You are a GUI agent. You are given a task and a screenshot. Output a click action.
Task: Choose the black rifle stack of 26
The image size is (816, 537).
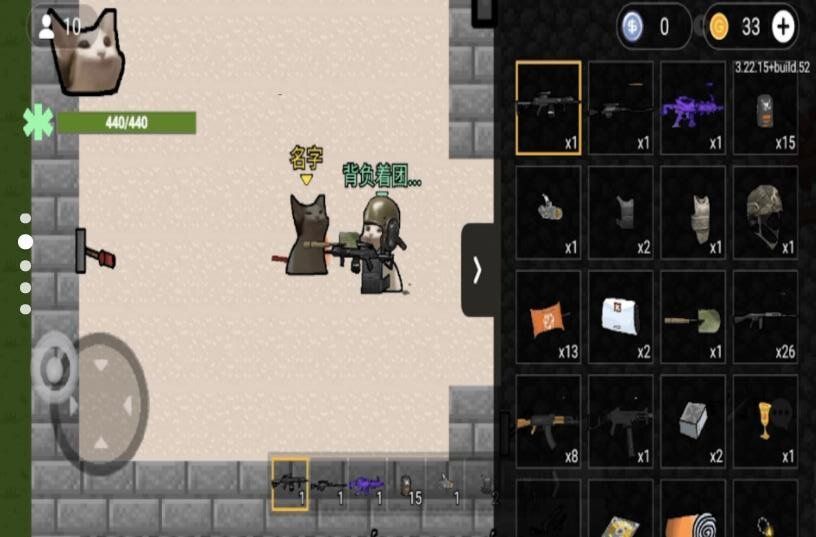pyautogui.click(x=765, y=317)
